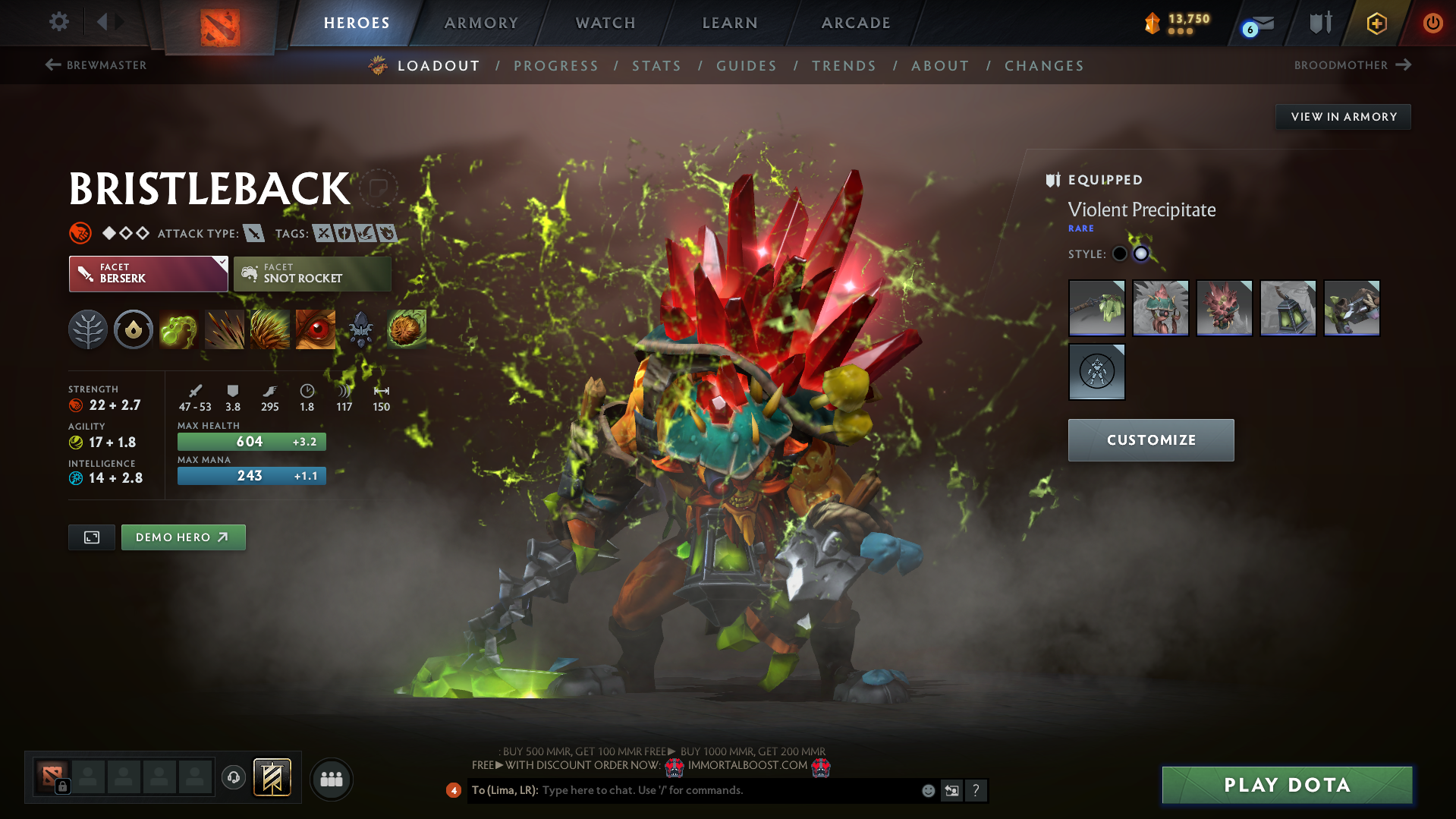Open the Snot Rocket facet panel
The width and height of the screenshot is (1456, 819).
312,273
